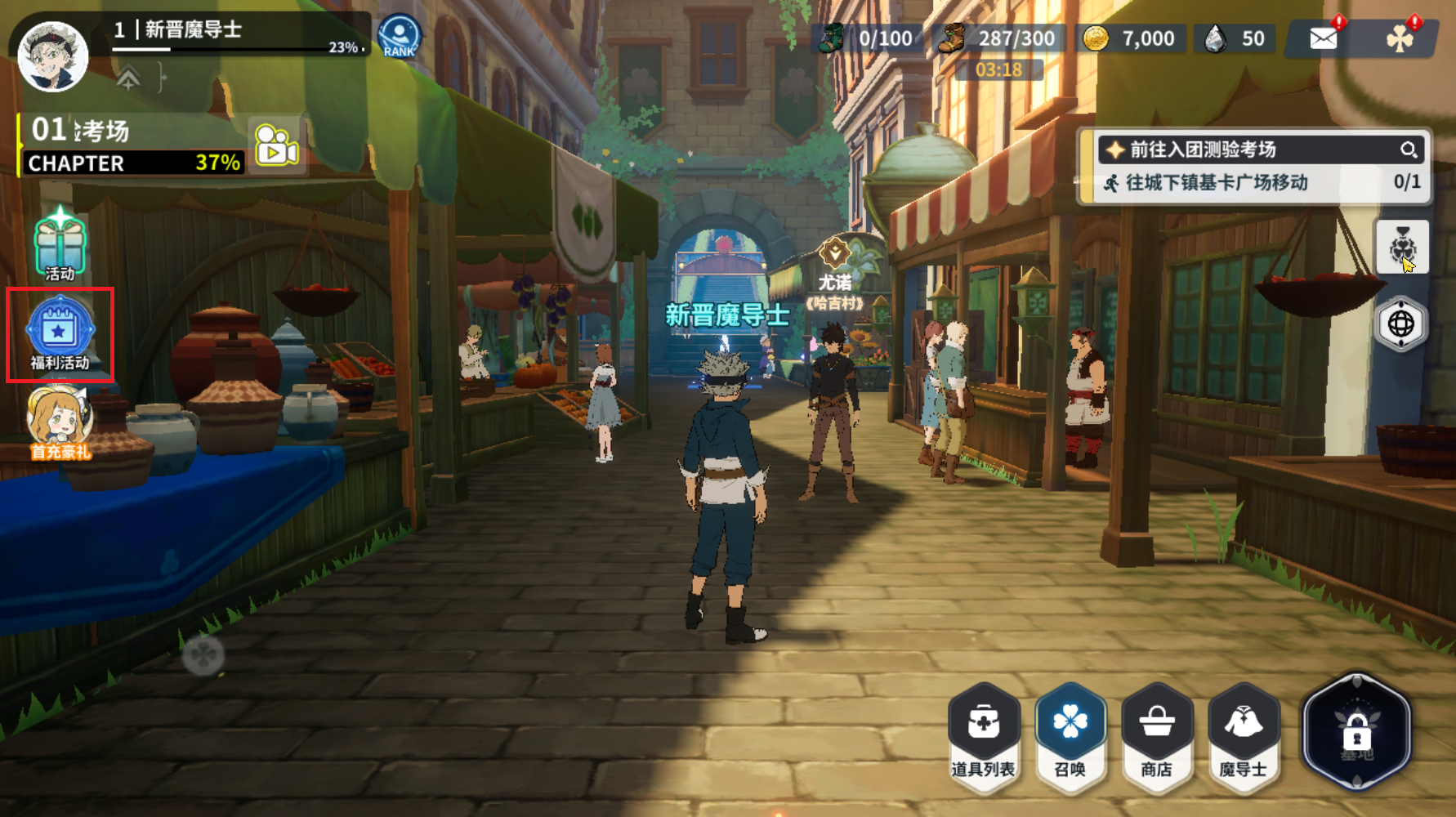Click the 287/300 boot stamina counter

pos(1000,38)
